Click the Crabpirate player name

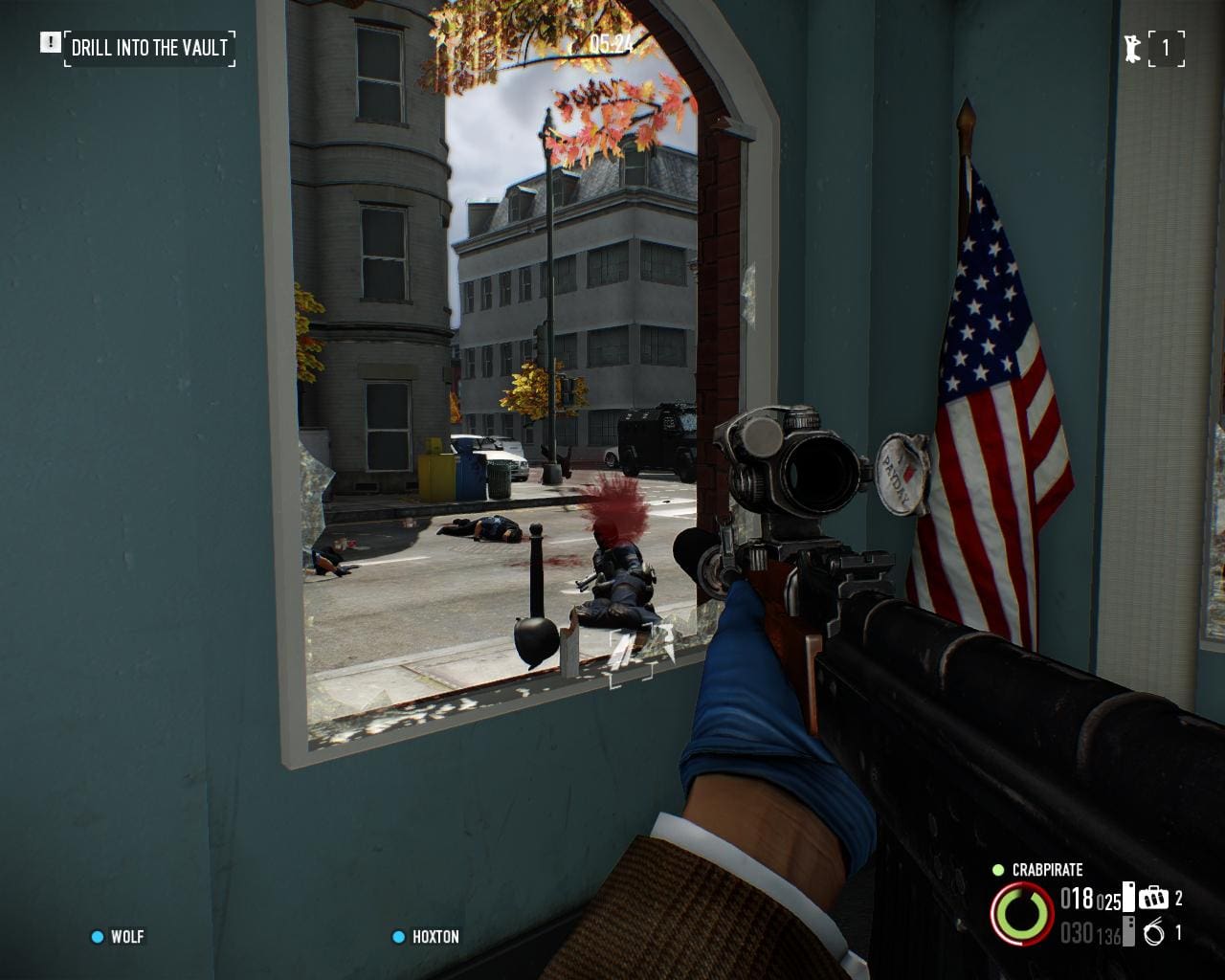[x=1047, y=870]
